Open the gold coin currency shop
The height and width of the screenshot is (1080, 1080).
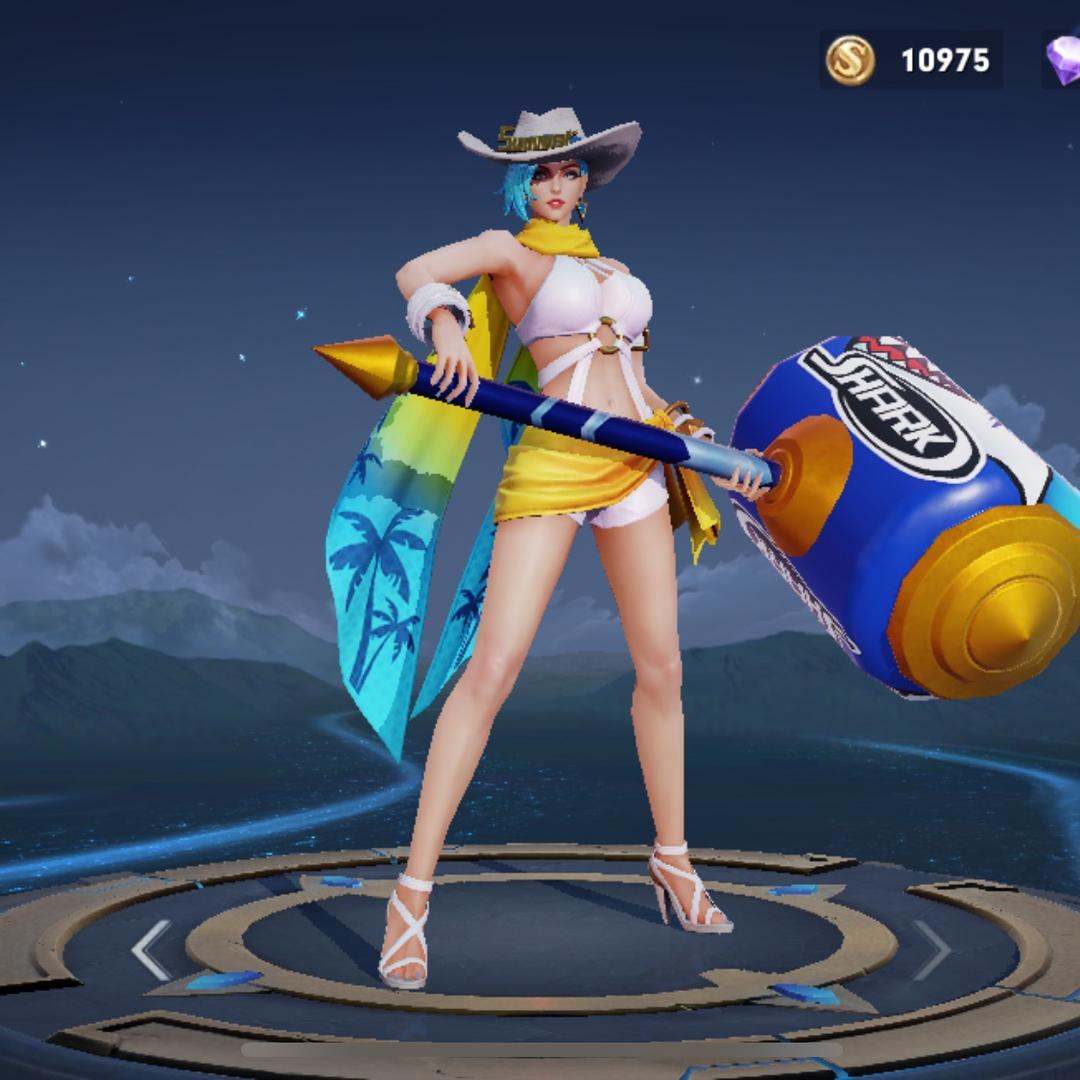point(851,60)
